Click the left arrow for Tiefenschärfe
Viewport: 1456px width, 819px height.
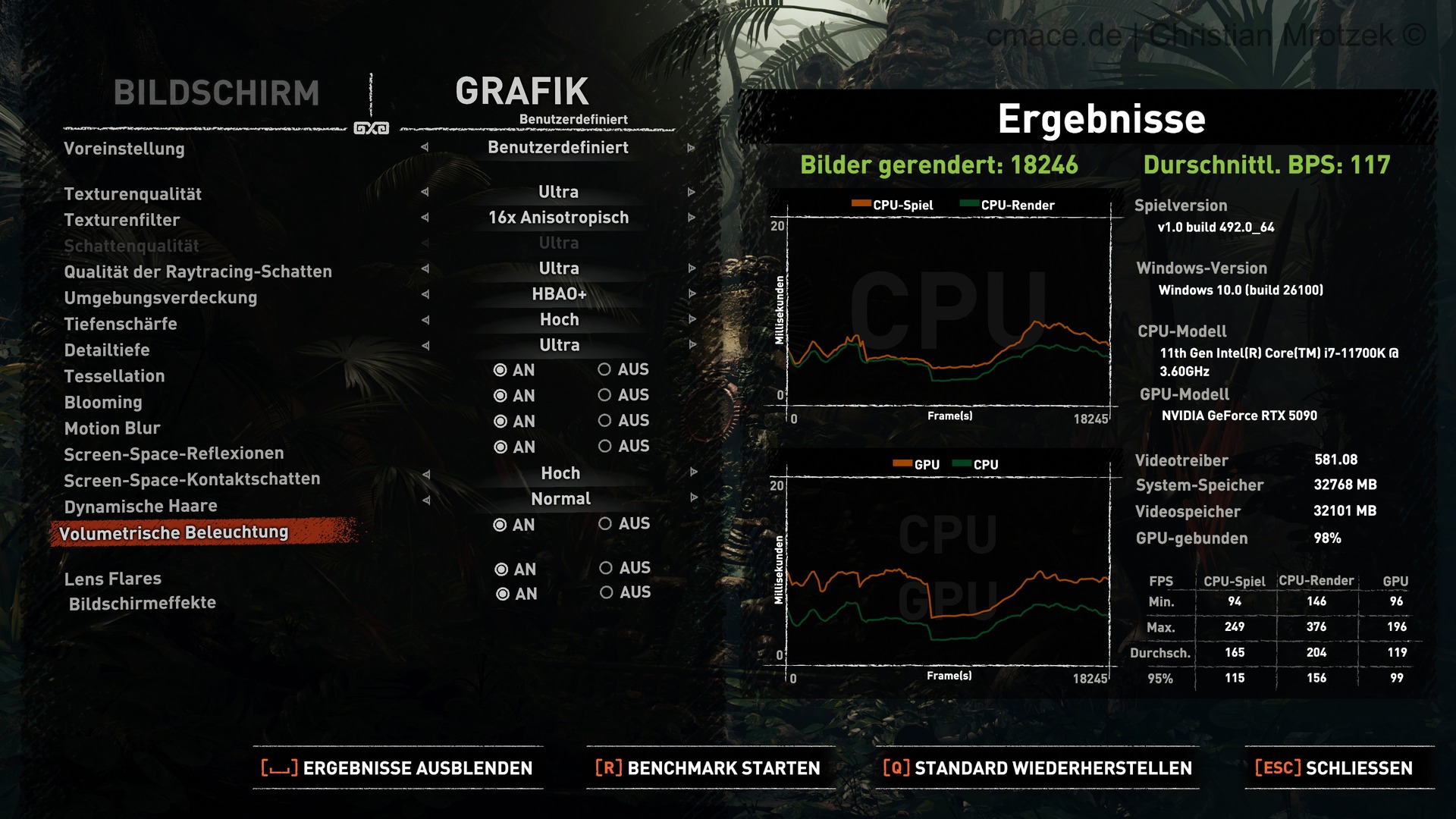coord(425,320)
